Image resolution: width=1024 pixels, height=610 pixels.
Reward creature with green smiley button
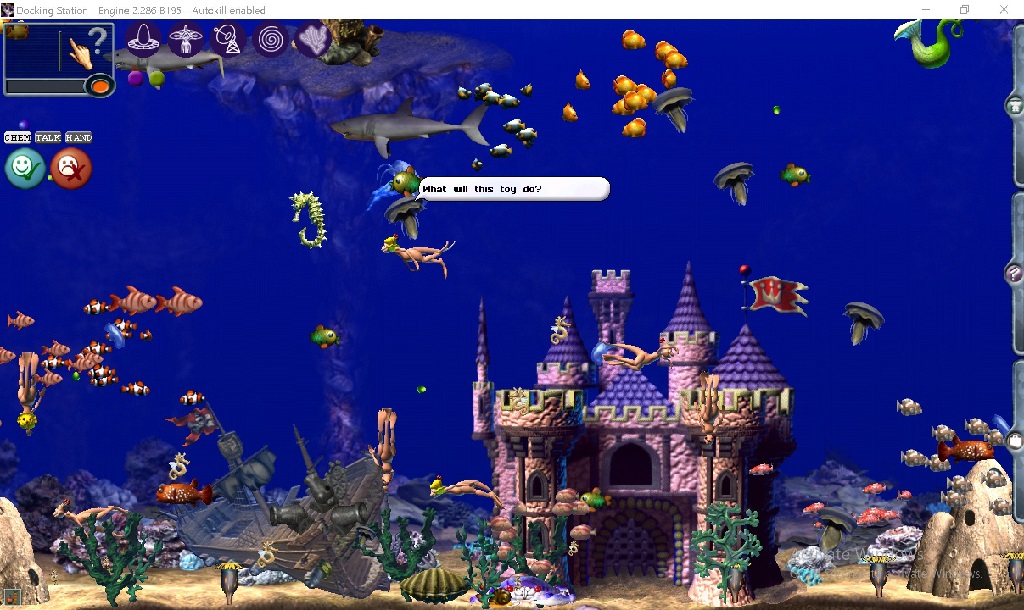pyautogui.click(x=24, y=168)
